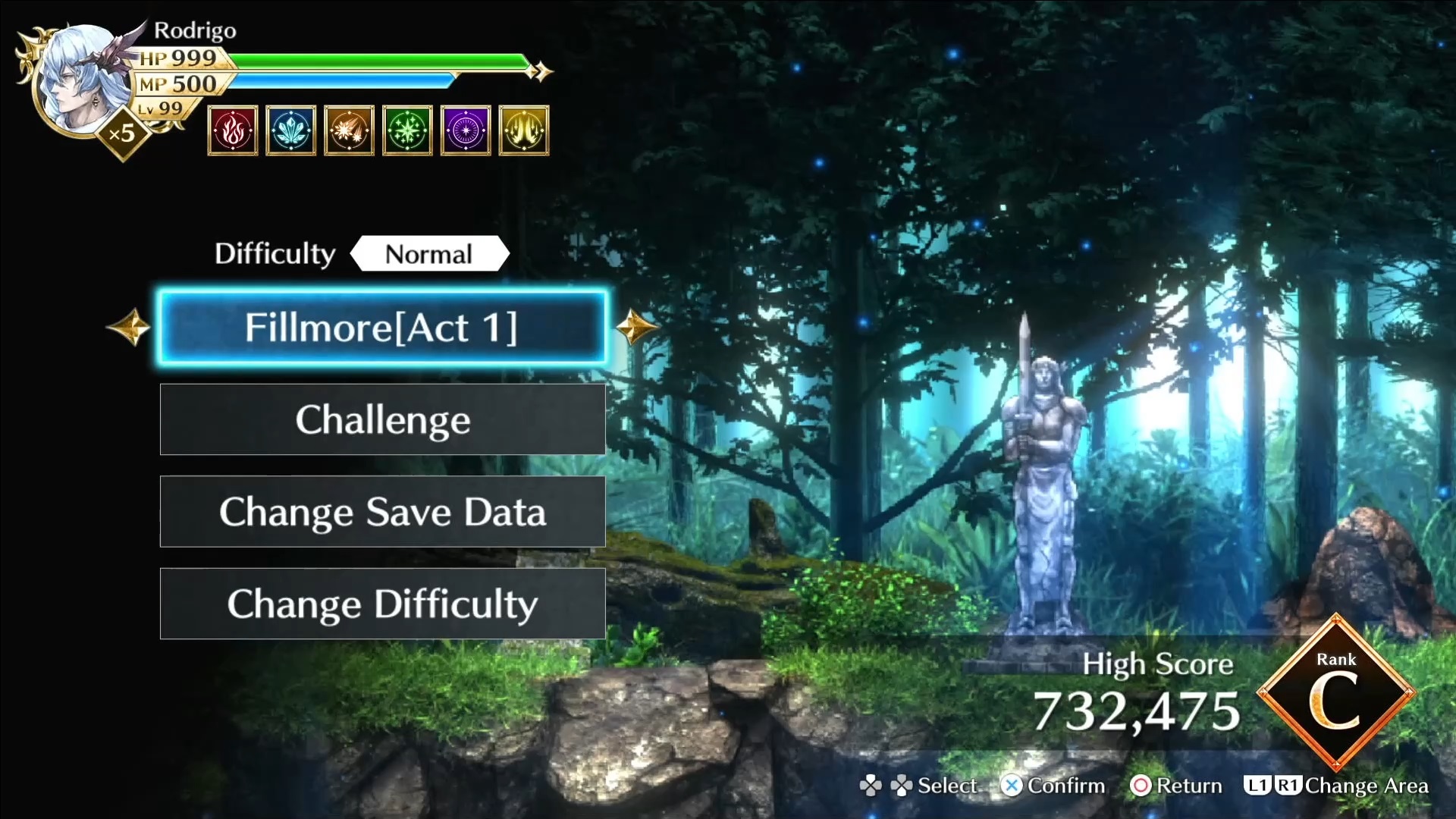This screenshot has width=1456, height=819.
Task: Click the gold star arrow left of Fillmore
Action: click(x=129, y=328)
